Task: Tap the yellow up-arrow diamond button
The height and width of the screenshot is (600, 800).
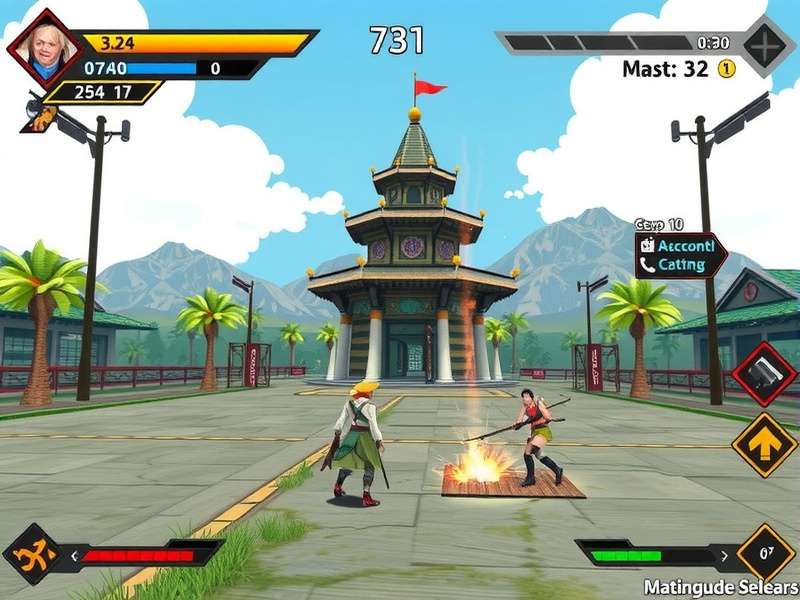Action: pyautogui.click(x=764, y=444)
